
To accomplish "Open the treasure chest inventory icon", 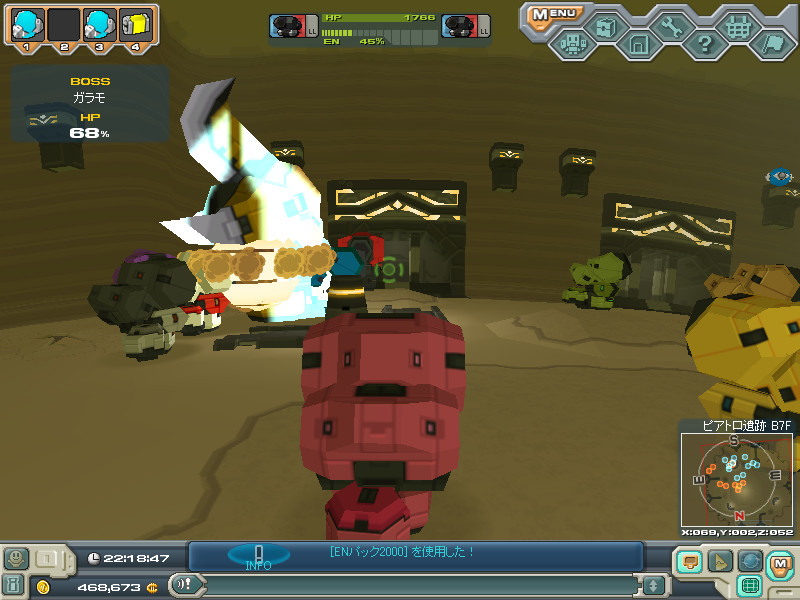I will [x=605, y=27].
